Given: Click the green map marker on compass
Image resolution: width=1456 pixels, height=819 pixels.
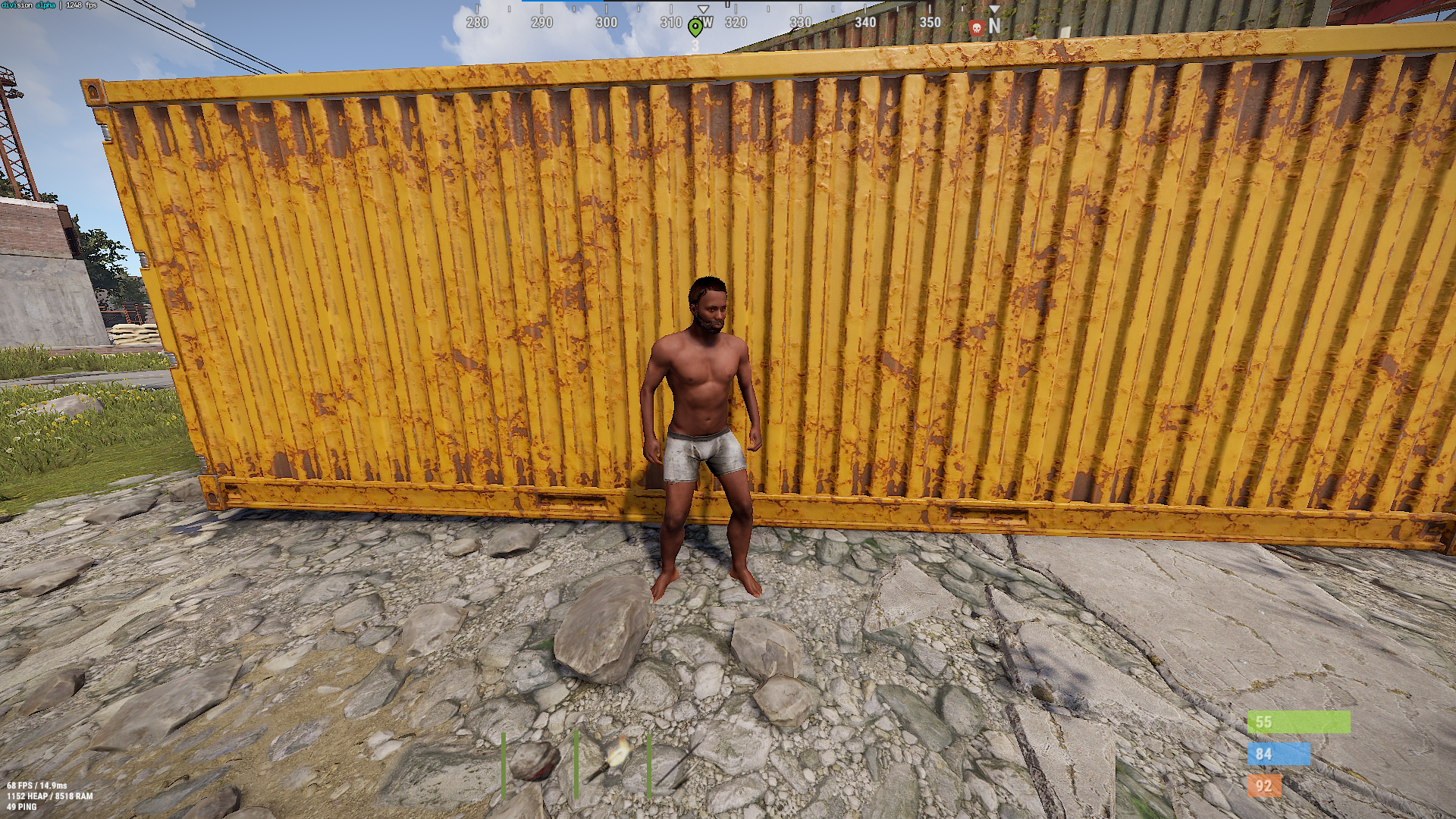Looking at the screenshot, I should [x=695, y=28].
